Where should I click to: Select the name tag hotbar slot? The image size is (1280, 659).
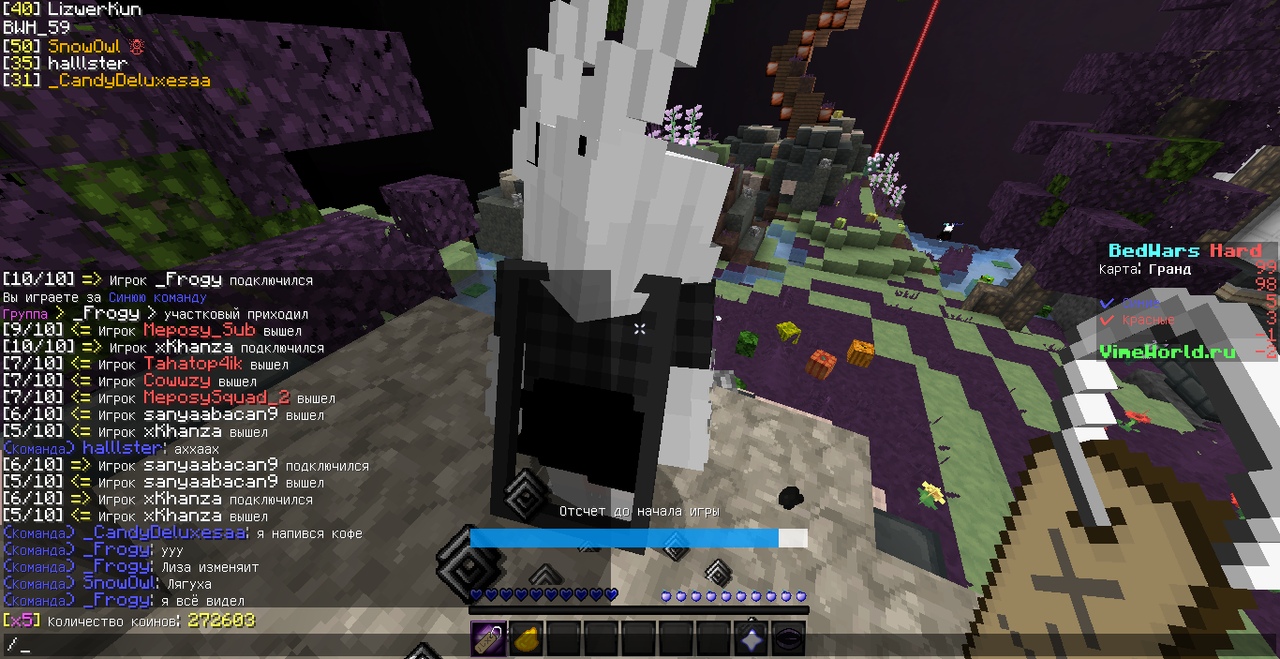[x=487, y=638]
